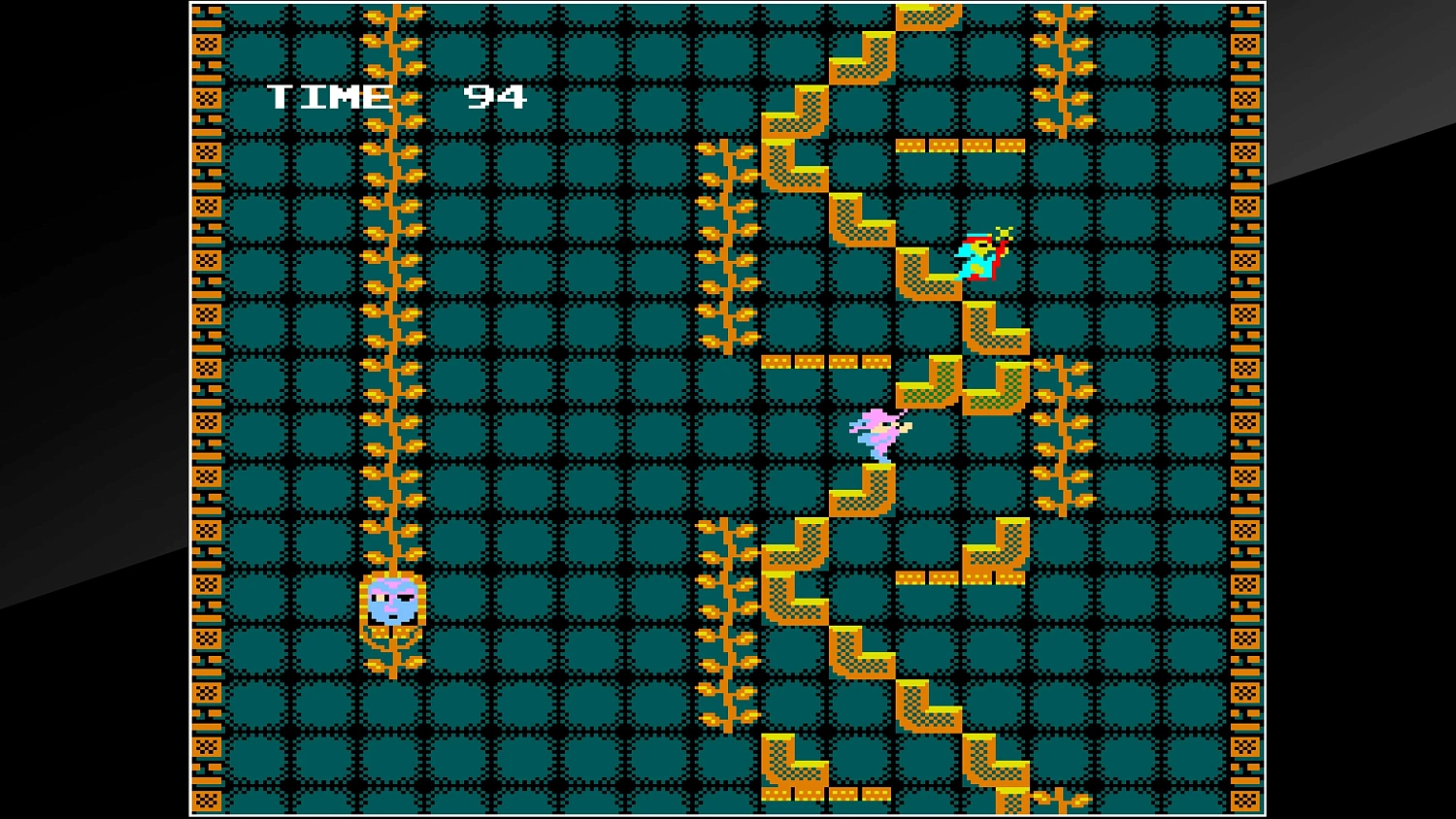The height and width of the screenshot is (819, 1456).
Task: Click the pink ninja character mid-jump
Action: pos(878,432)
